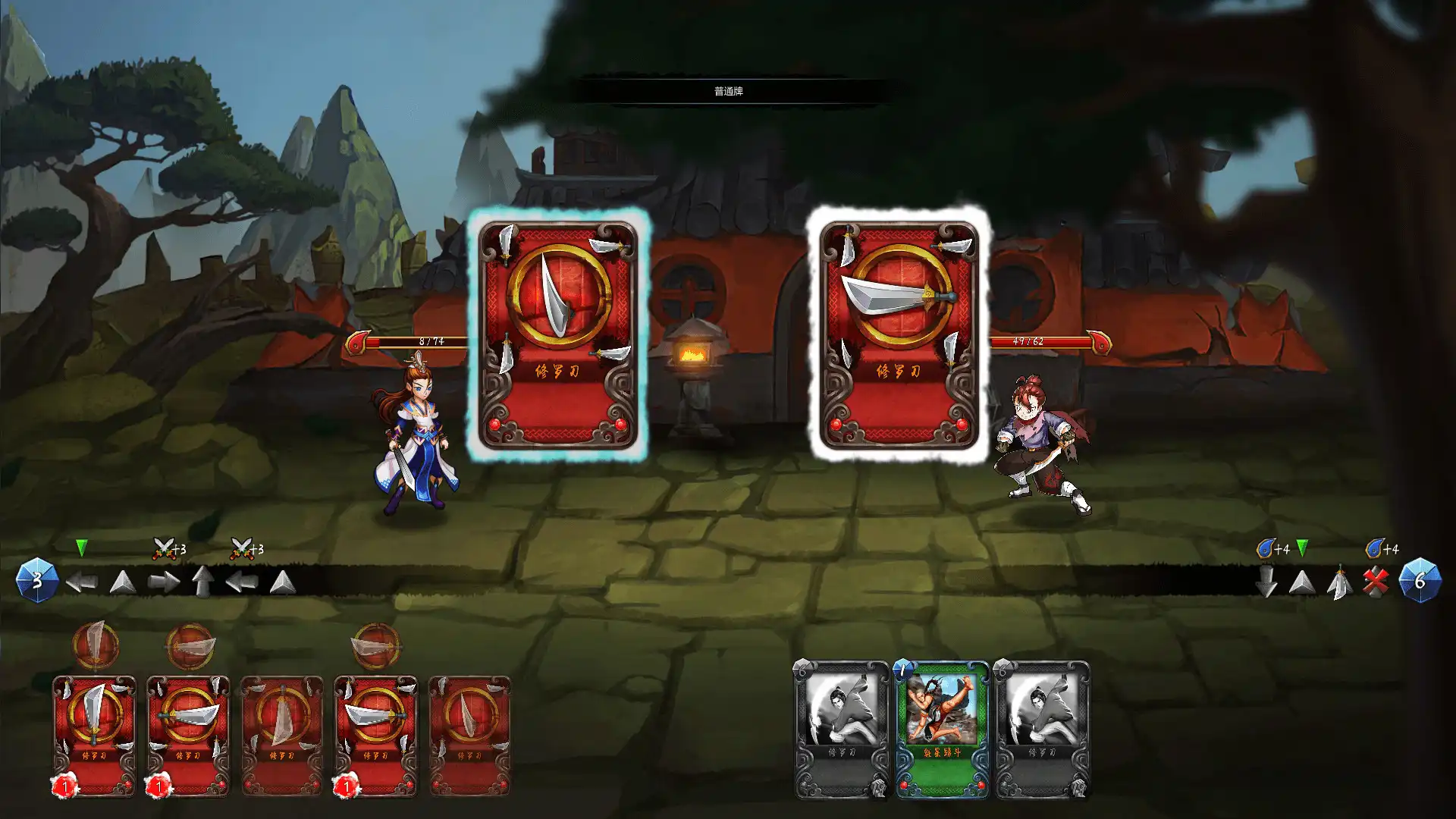Click the blue dice showing 3

[x=38, y=582]
